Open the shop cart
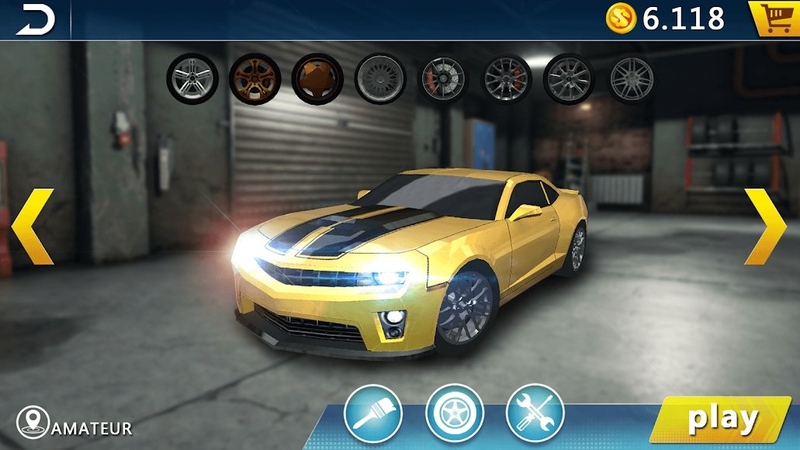 tap(772, 18)
